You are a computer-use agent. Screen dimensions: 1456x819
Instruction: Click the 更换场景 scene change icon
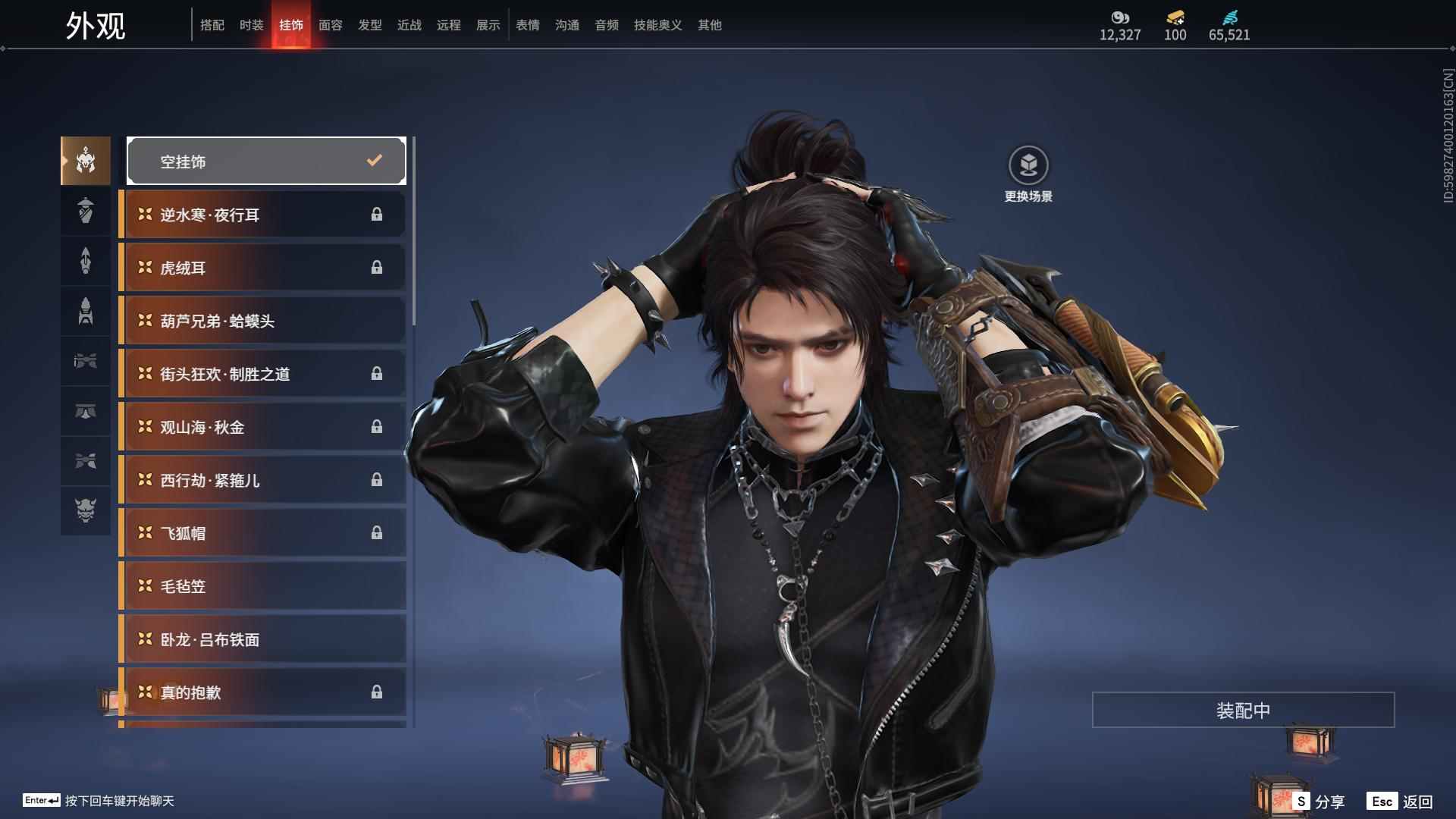[1028, 166]
